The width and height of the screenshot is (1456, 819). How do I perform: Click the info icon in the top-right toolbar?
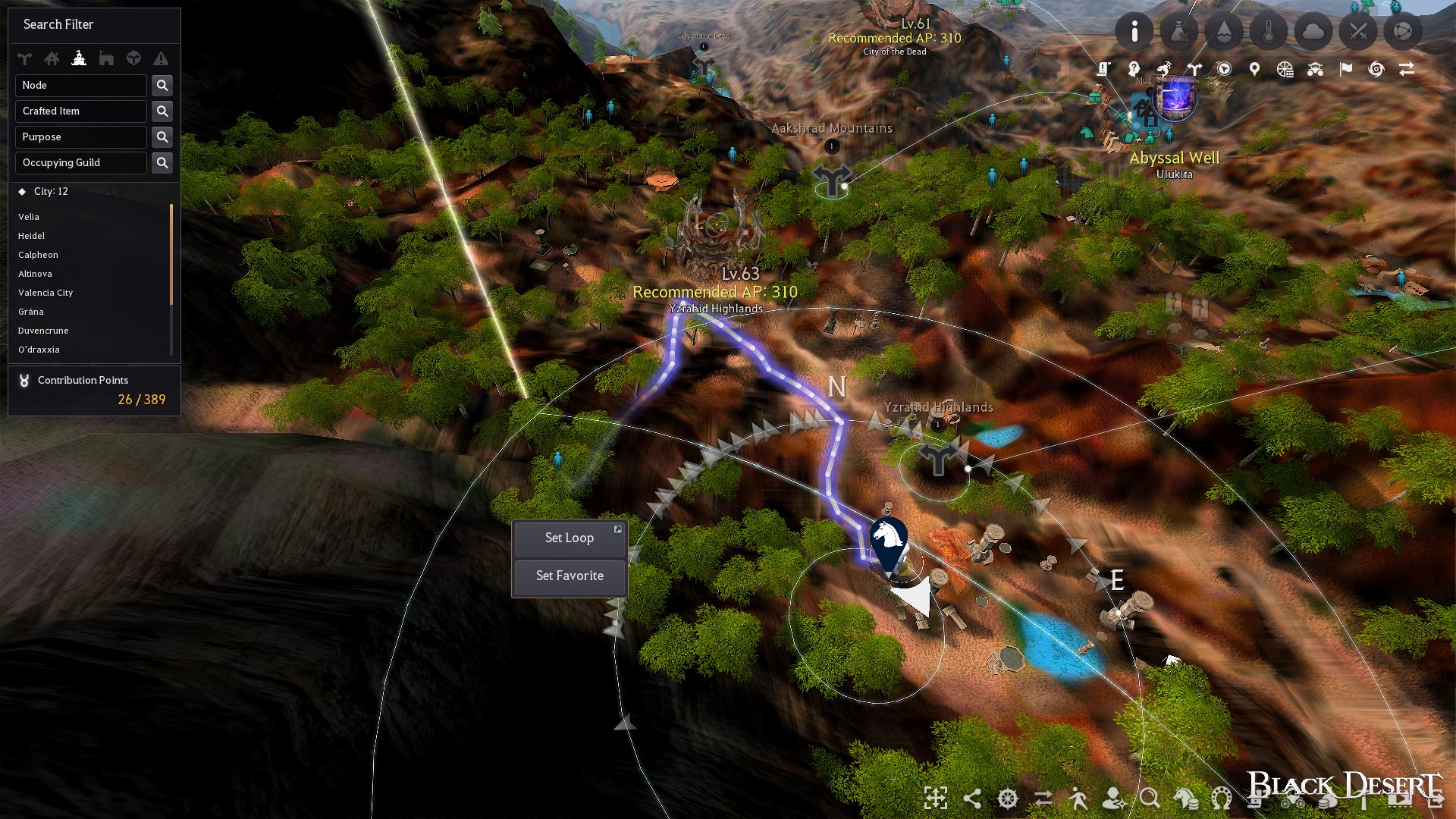click(x=1134, y=31)
